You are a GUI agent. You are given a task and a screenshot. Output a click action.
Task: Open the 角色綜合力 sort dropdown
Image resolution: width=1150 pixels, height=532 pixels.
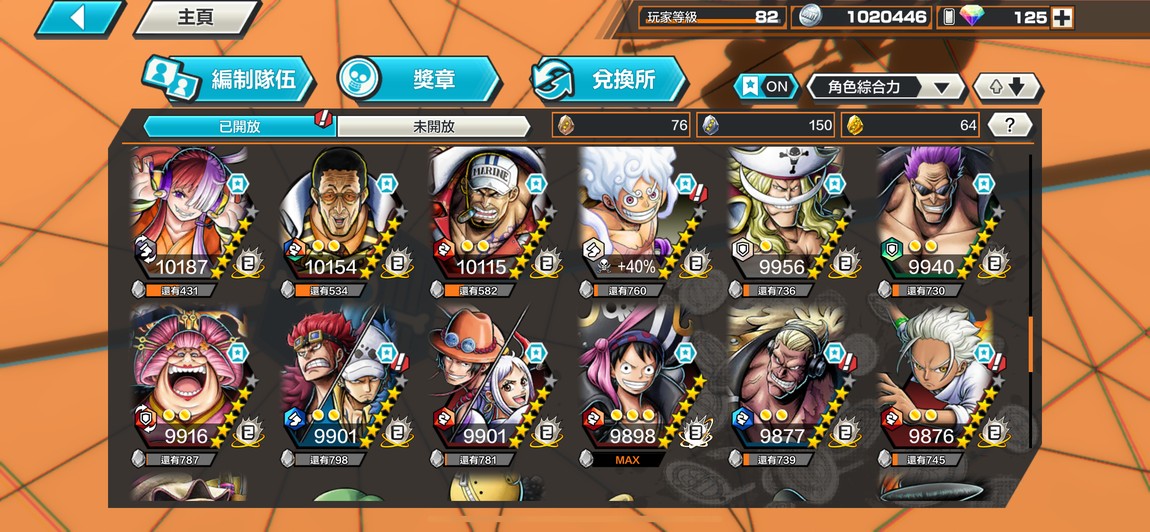pos(885,87)
